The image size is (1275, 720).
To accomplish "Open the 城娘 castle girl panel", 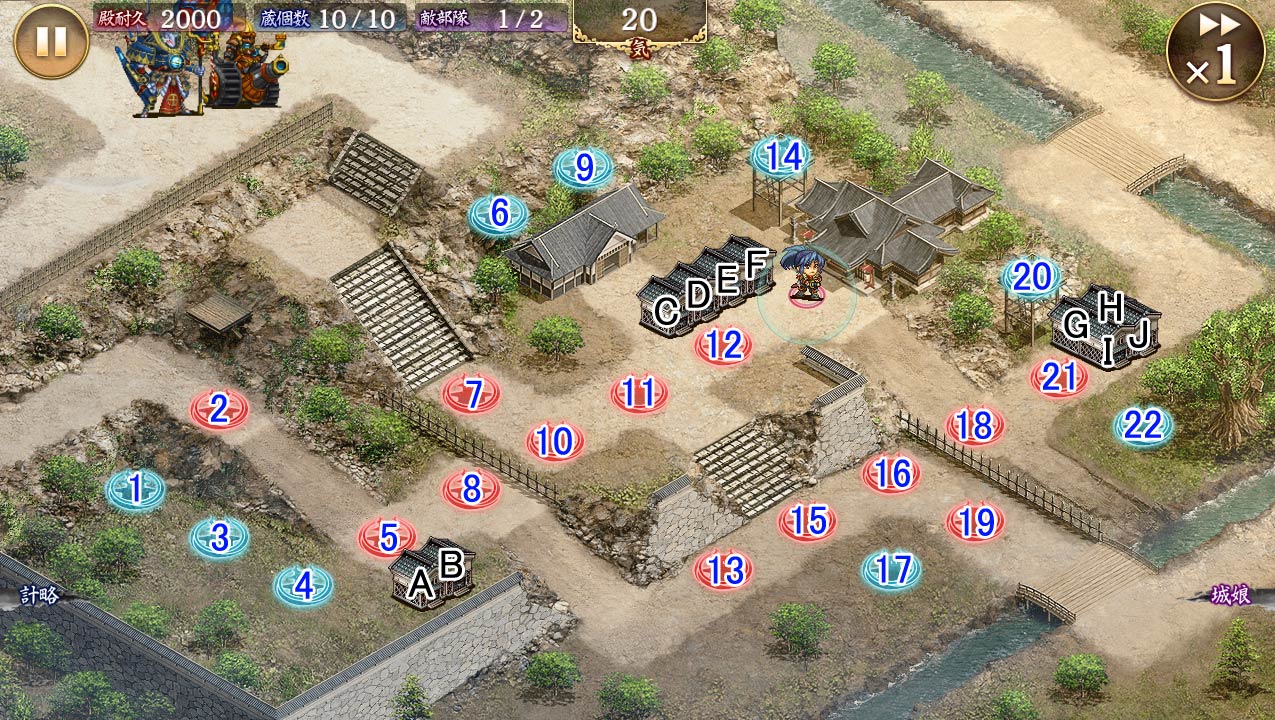I will click(1232, 595).
